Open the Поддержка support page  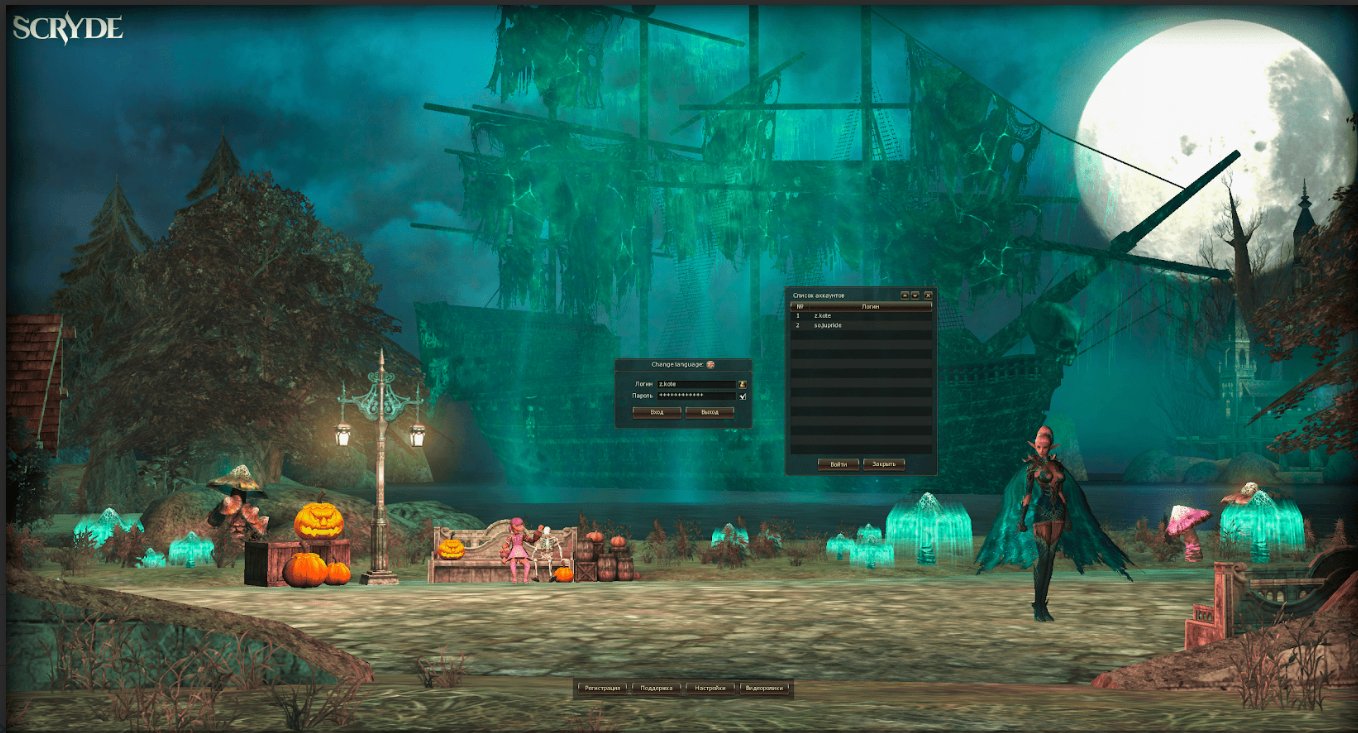[x=657, y=688]
